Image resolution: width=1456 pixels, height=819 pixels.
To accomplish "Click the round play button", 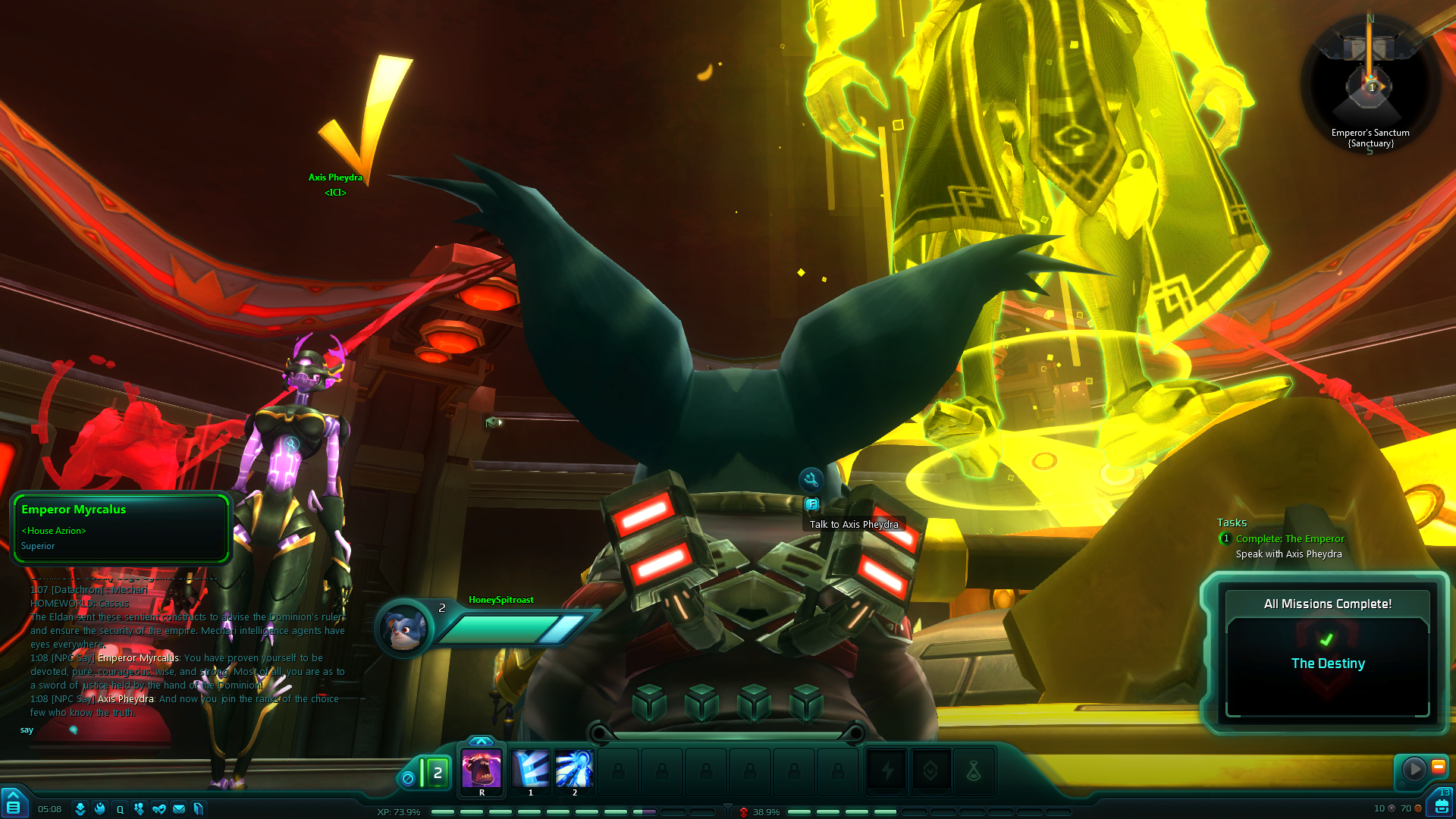I will [1414, 769].
